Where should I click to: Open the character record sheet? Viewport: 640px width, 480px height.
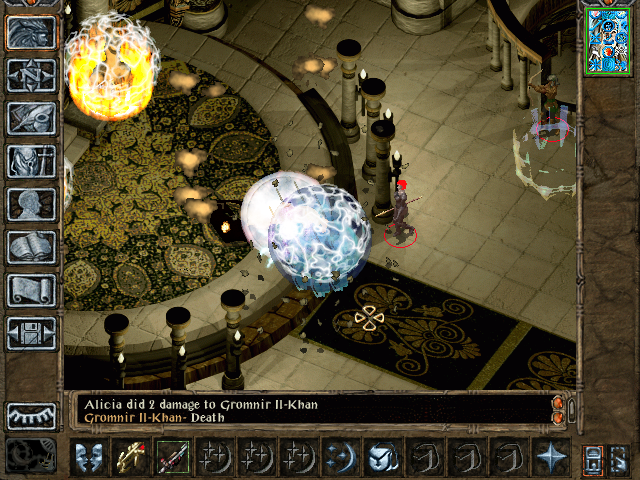(31, 204)
